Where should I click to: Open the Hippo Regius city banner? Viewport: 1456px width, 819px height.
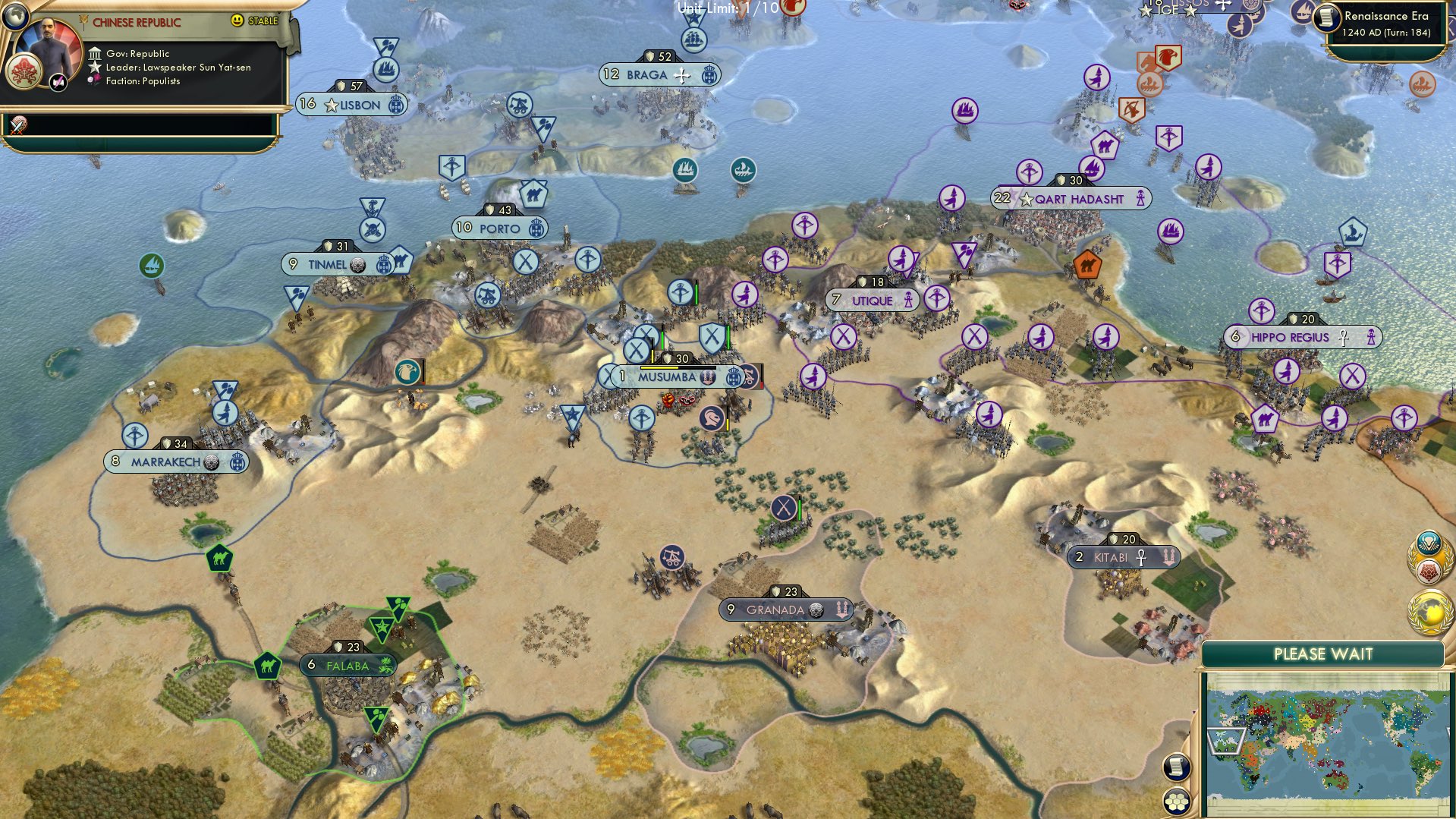click(1302, 336)
